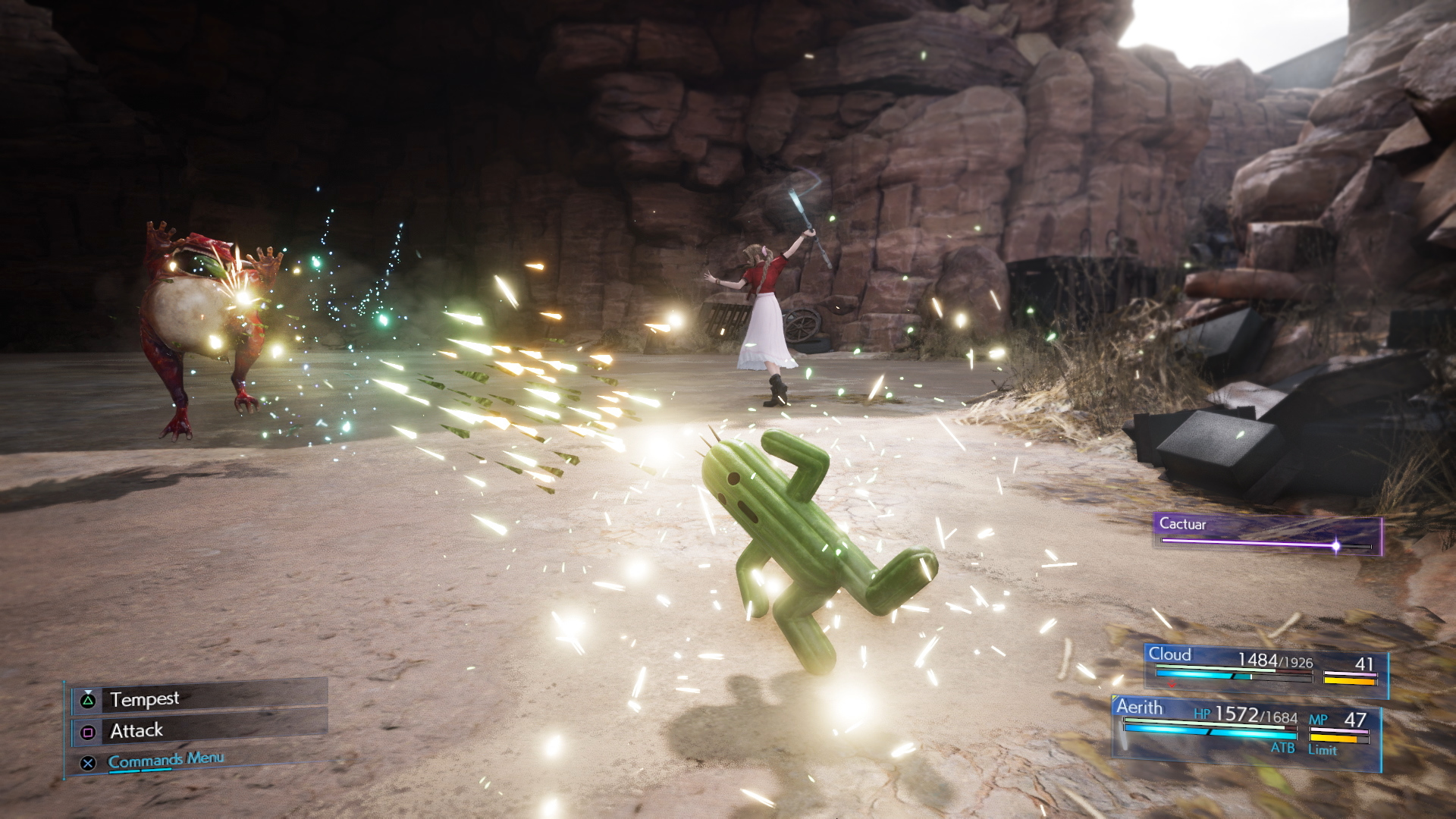The width and height of the screenshot is (1456, 819).
Task: Click the red alert marker under Cloud's HP bar
Action: tap(1171, 682)
